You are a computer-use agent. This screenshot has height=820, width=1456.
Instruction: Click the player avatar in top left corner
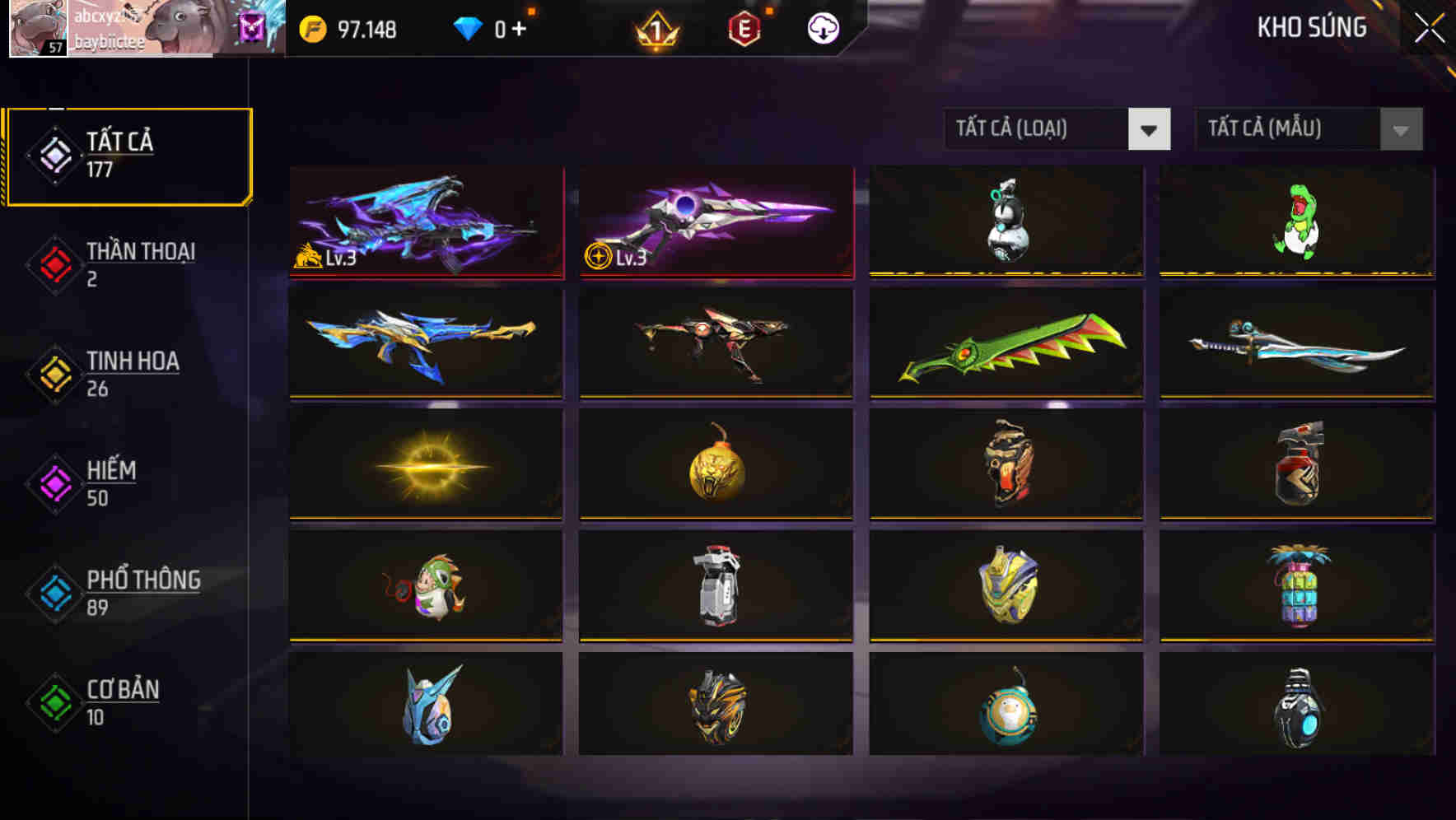pos(37,27)
